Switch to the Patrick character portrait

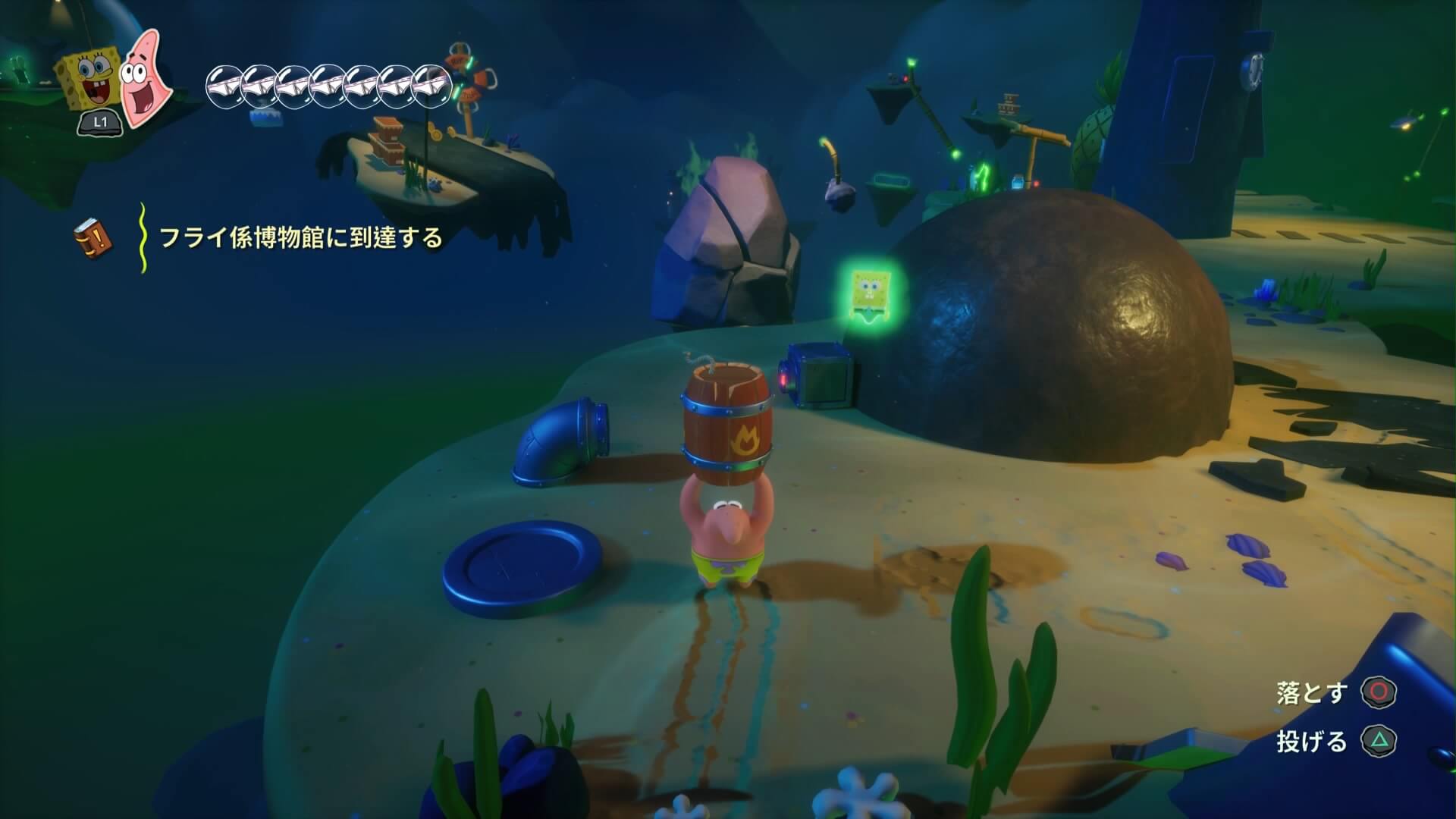coord(145,78)
